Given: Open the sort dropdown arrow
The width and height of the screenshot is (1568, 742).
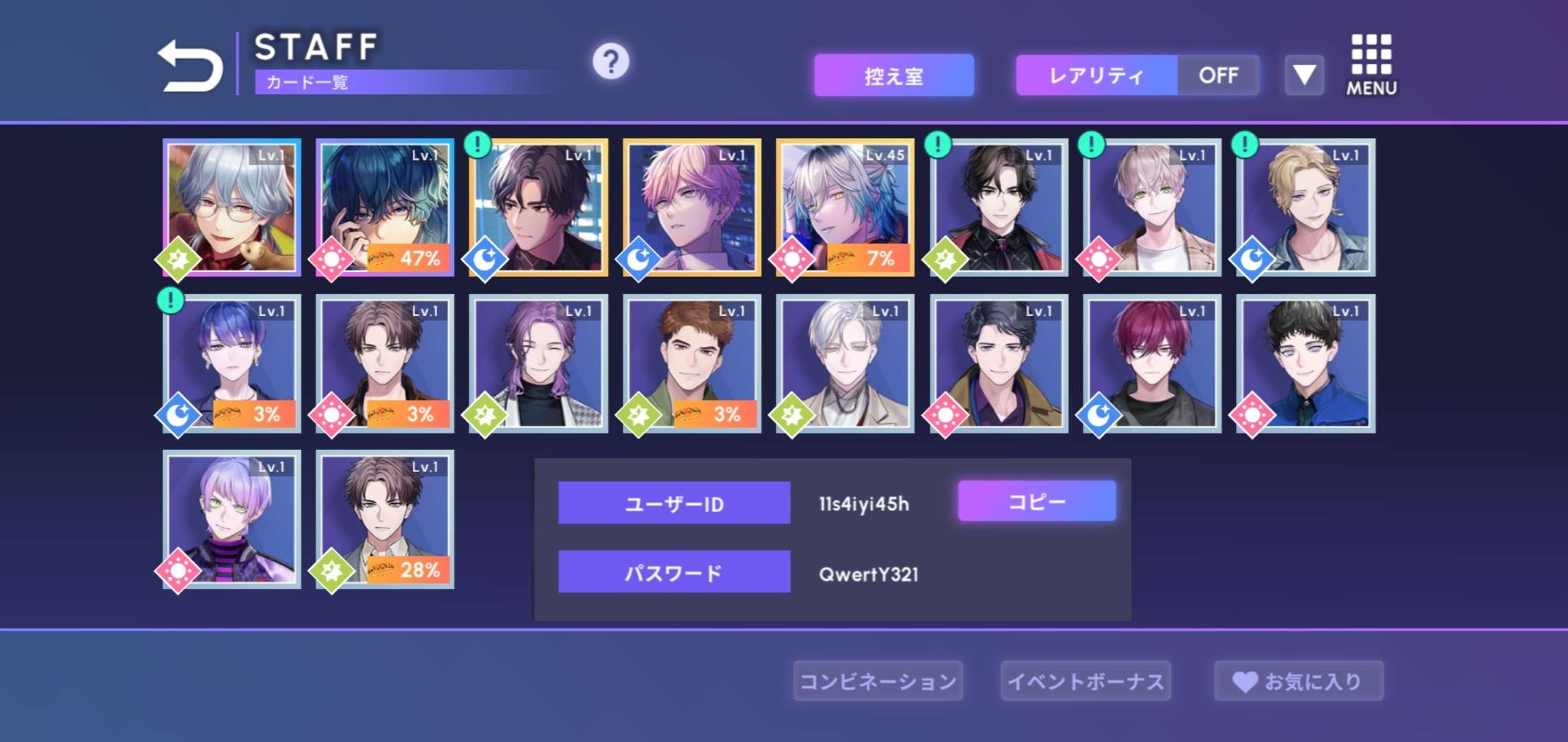Looking at the screenshot, I should point(1304,76).
